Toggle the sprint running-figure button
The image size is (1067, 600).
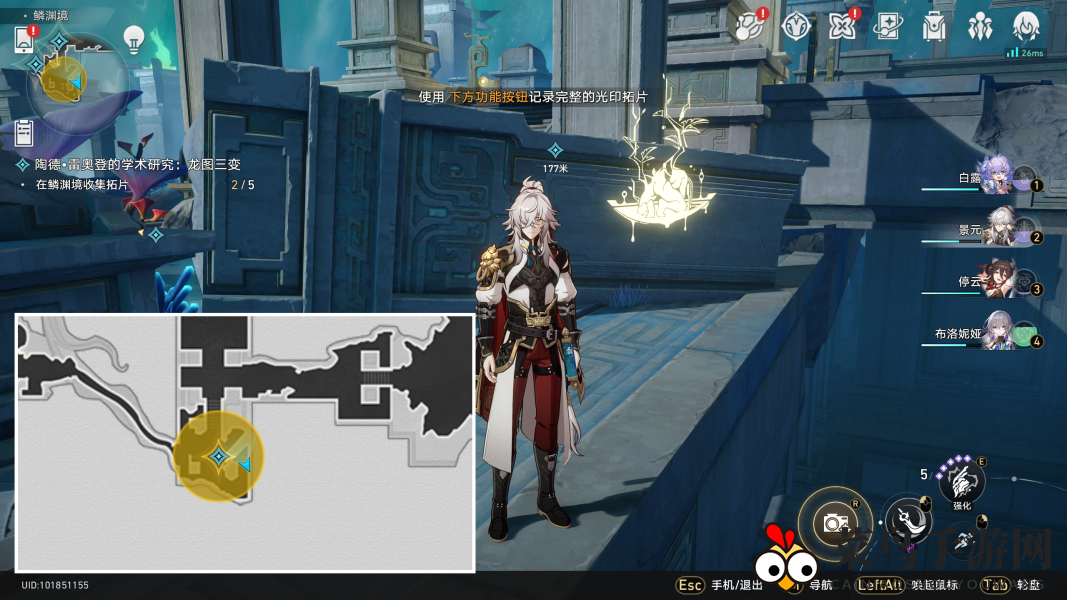[963, 542]
